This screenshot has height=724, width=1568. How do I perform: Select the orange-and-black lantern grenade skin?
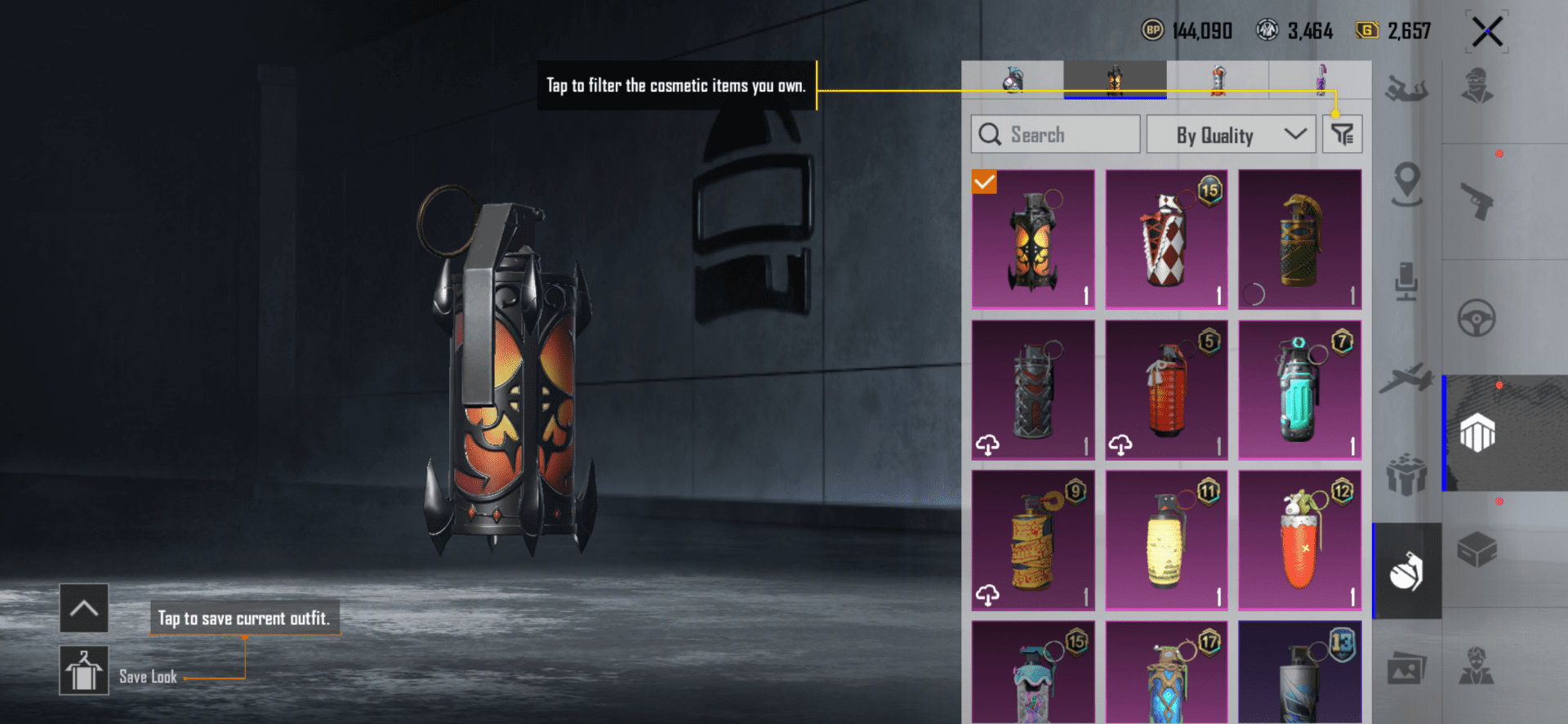click(x=1033, y=239)
